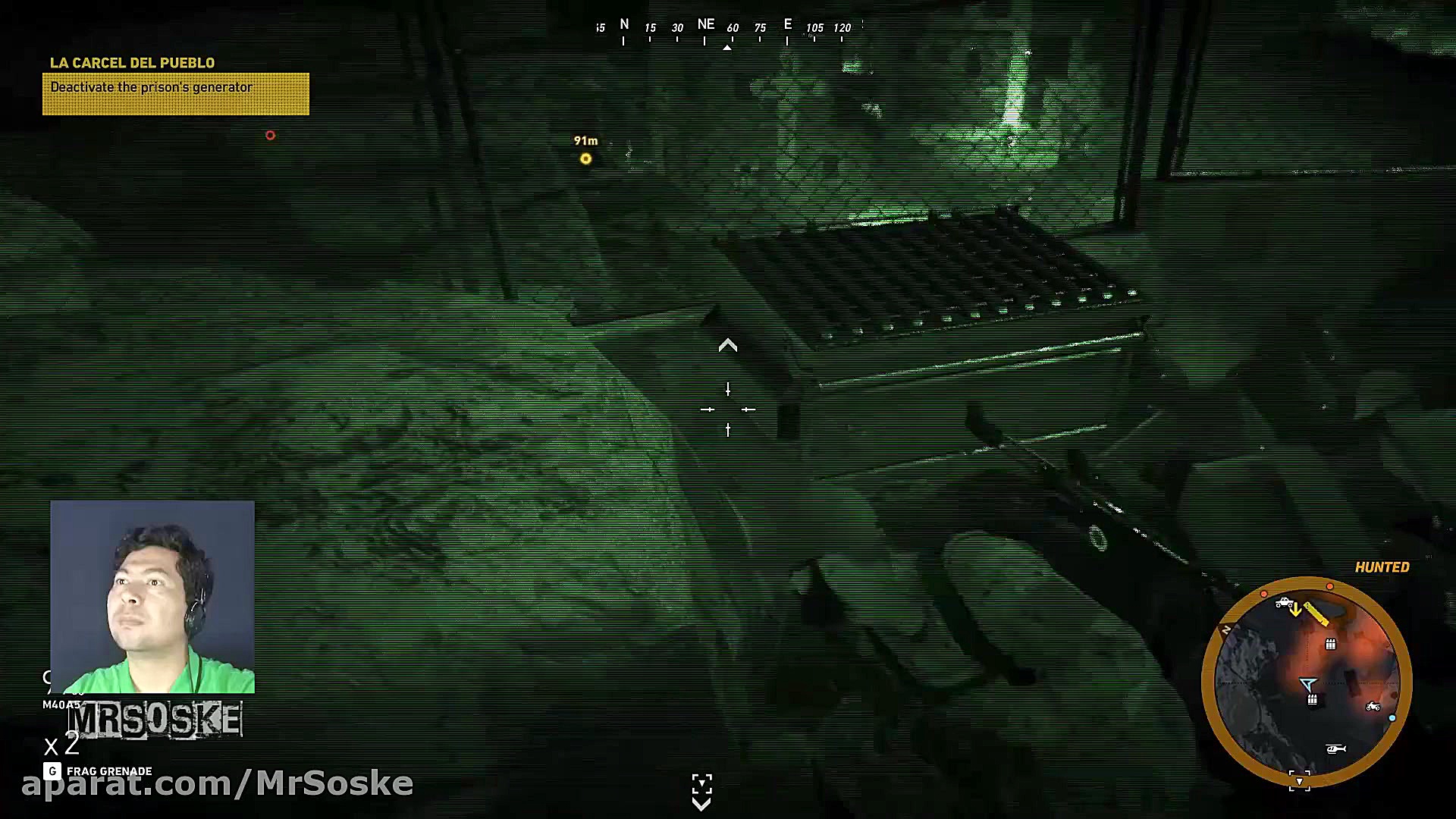Select the helicopter icon on the minimap
1456x819 pixels.
[x=1336, y=750]
